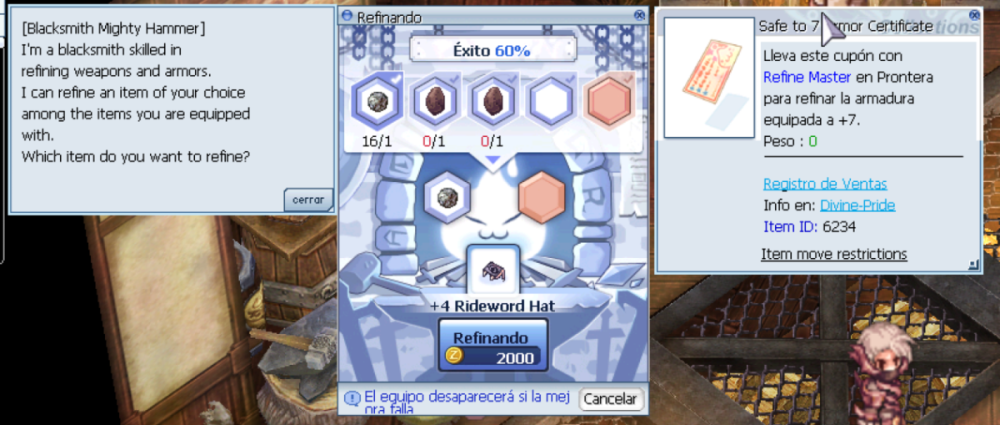1000x425 pixels.
Task: Close the Refinando window
Action: (640, 16)
